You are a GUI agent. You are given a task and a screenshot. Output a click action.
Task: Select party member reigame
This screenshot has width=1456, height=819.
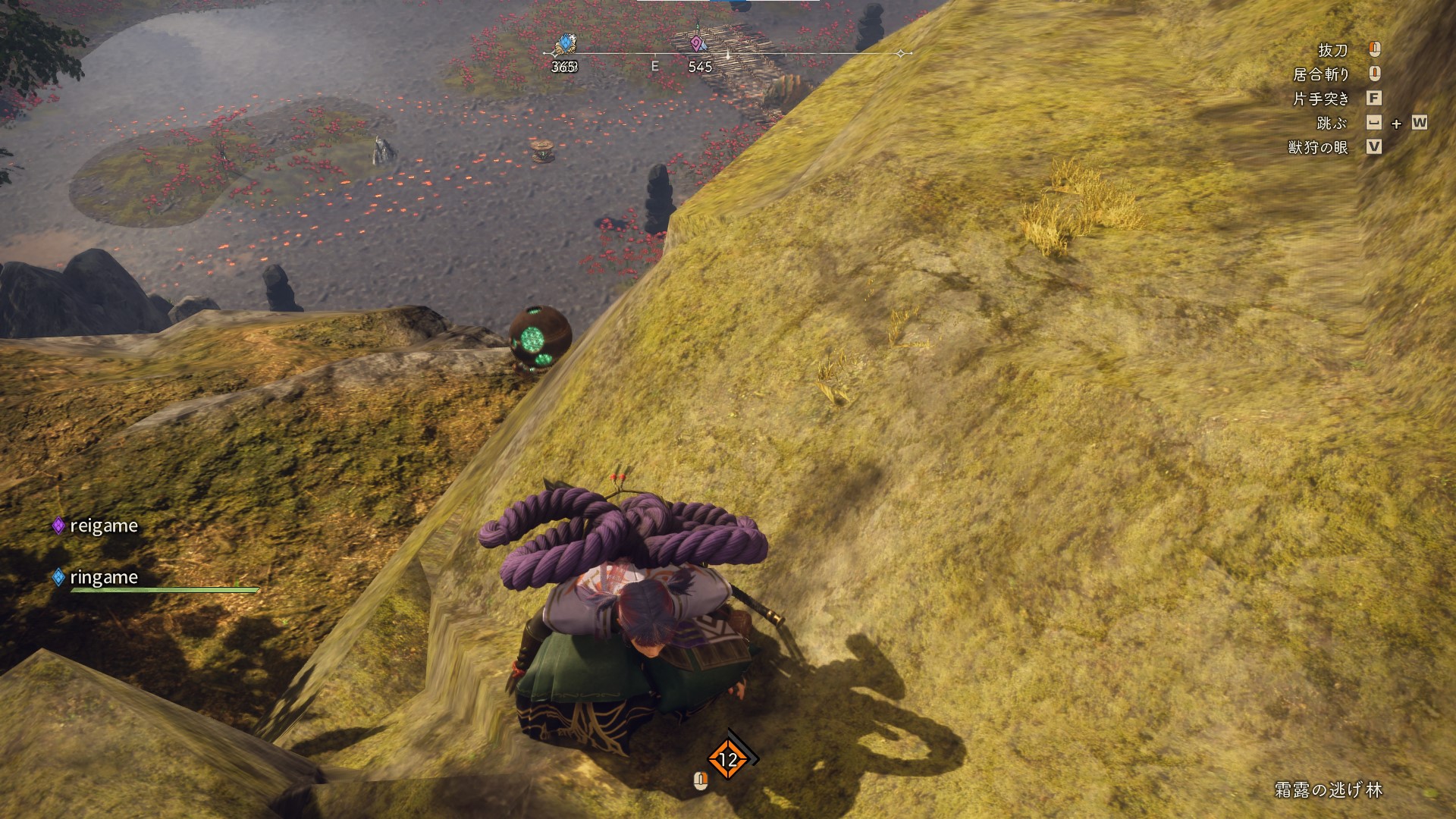(103, 526)
